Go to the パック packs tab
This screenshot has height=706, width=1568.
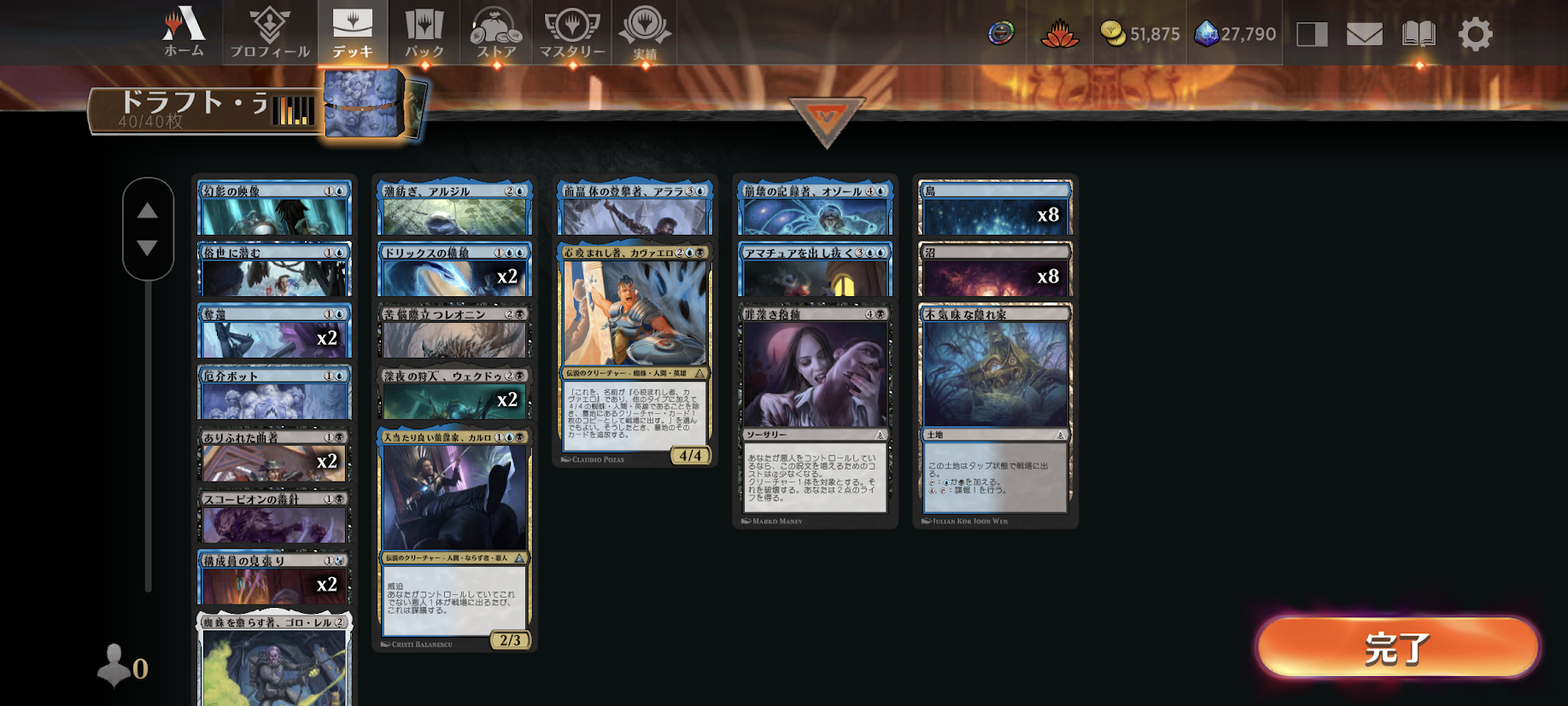[424, 32]
